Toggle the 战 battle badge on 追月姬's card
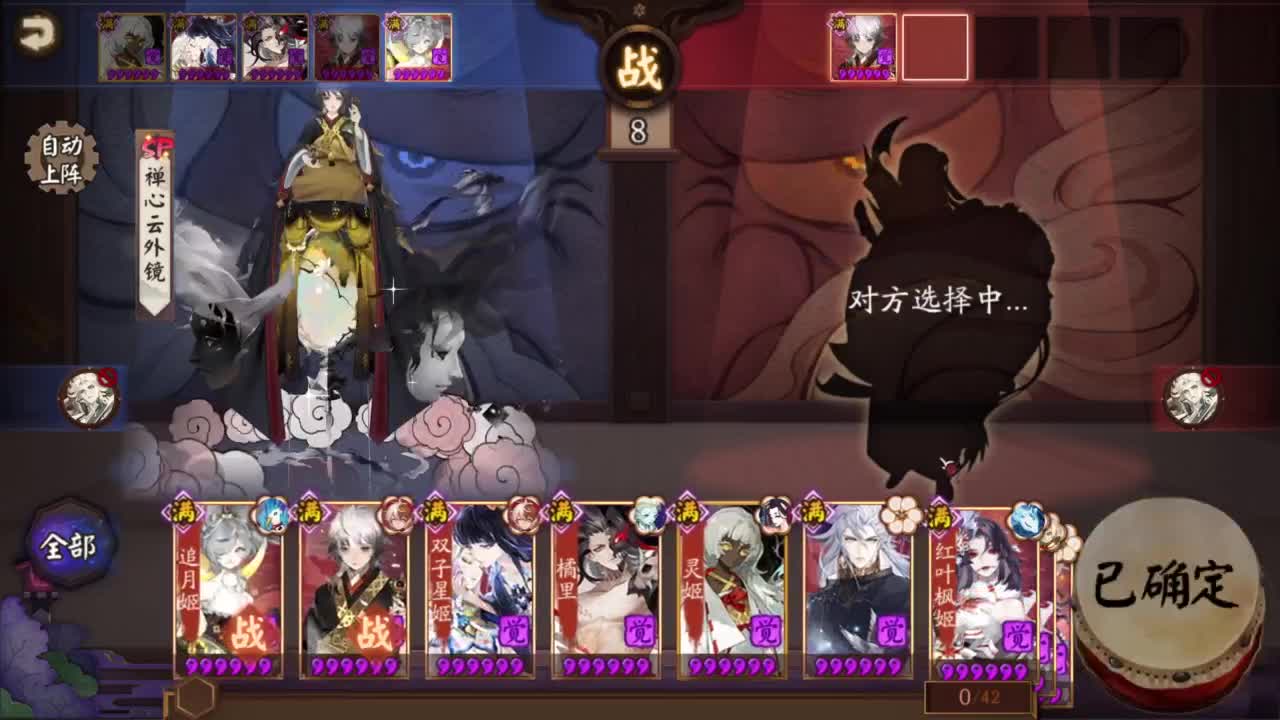Screen dimensions: 1280x720 pos(251,628)
